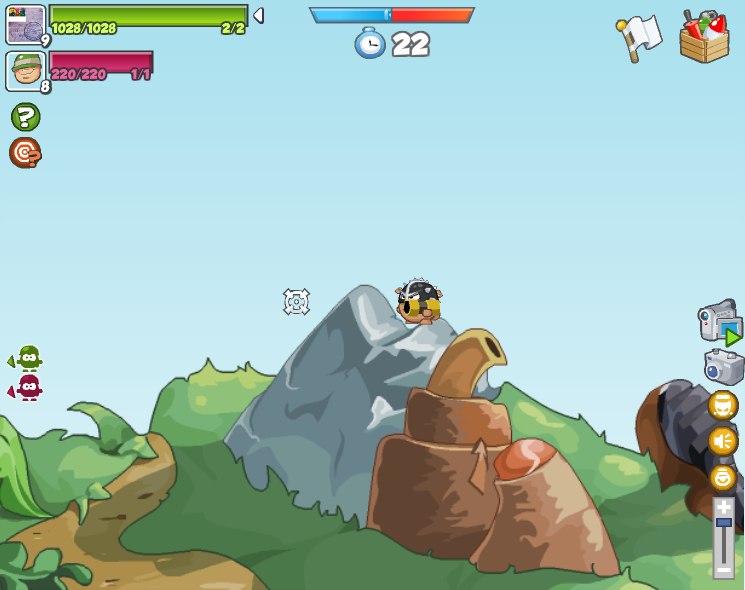Zoom in with the plus button

point(723,507)
